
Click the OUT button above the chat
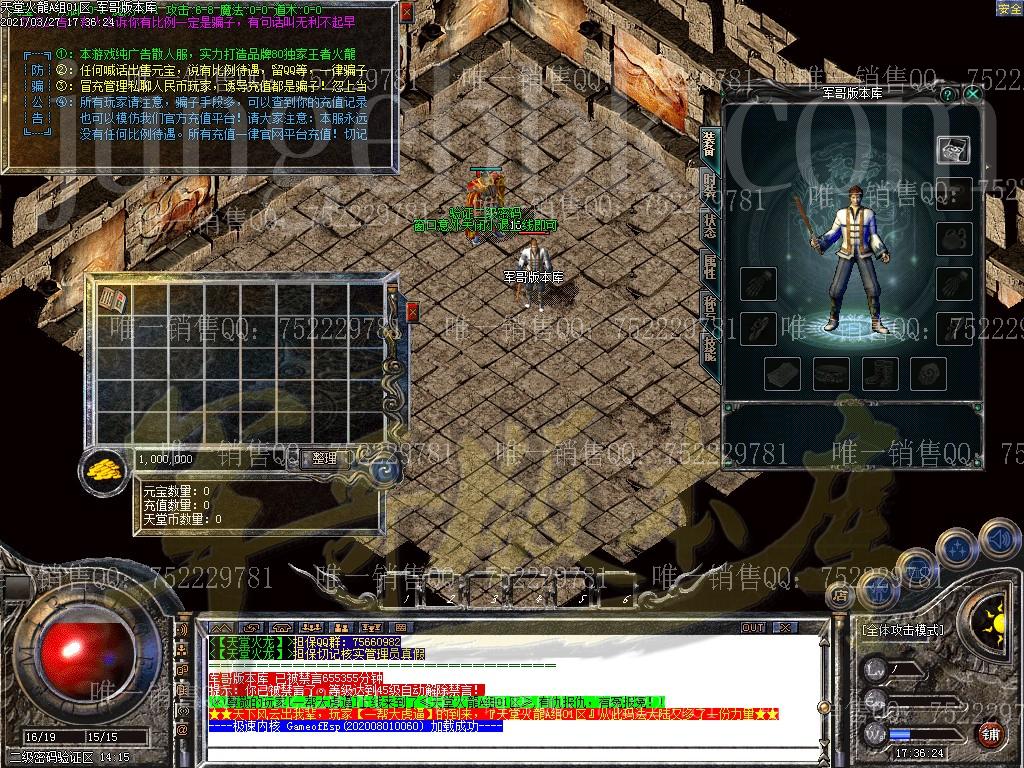[753, 627]
